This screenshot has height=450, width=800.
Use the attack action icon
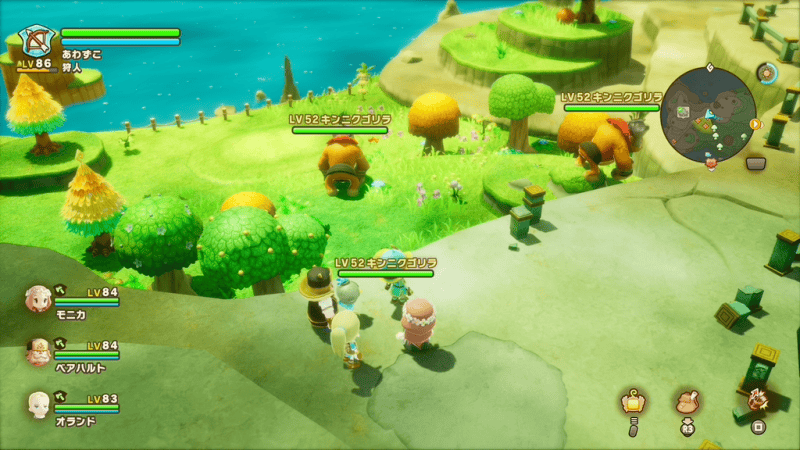coord(757,400)
